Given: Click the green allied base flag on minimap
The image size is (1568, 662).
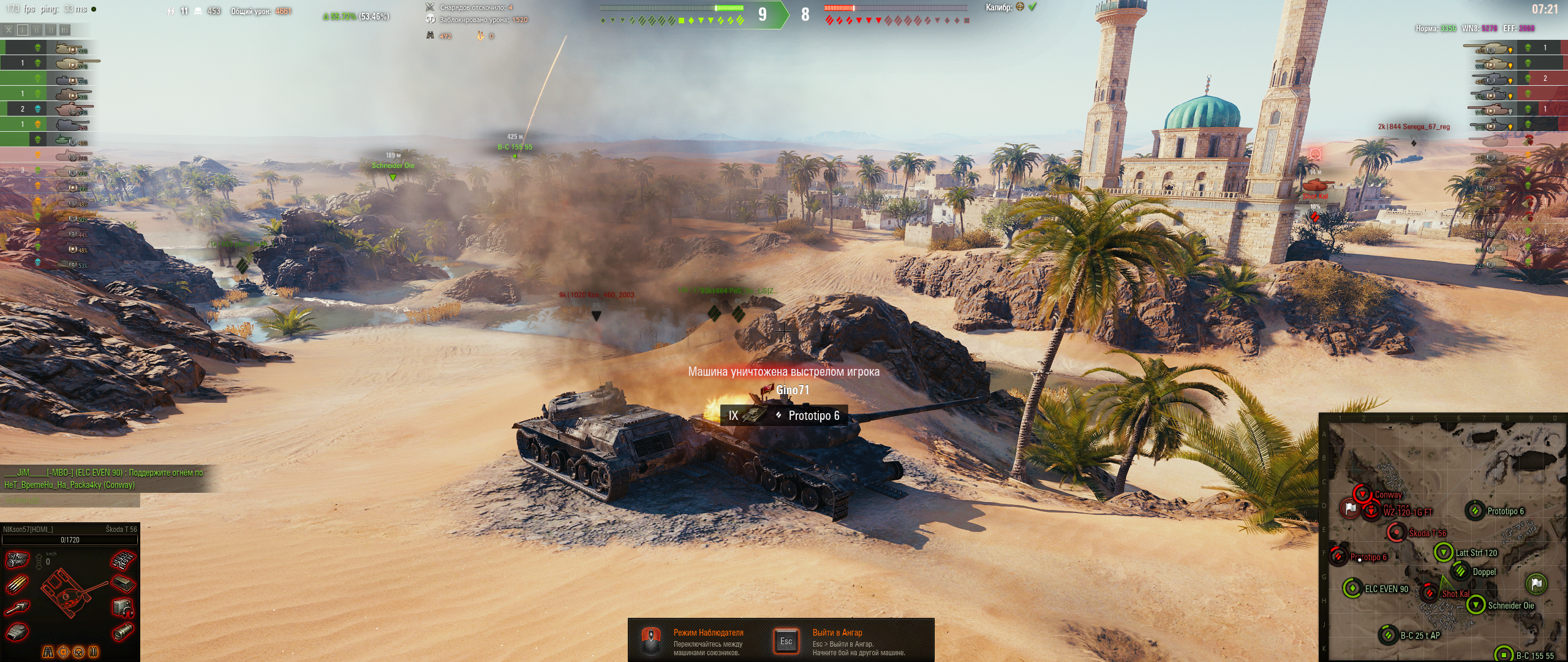Looking at the screenshot, I should click(x=1536, y=584).
